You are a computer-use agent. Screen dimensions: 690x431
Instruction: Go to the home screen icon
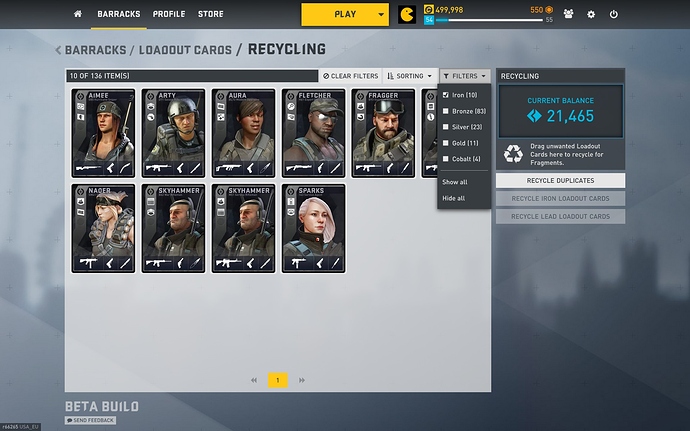click(78, 14)
